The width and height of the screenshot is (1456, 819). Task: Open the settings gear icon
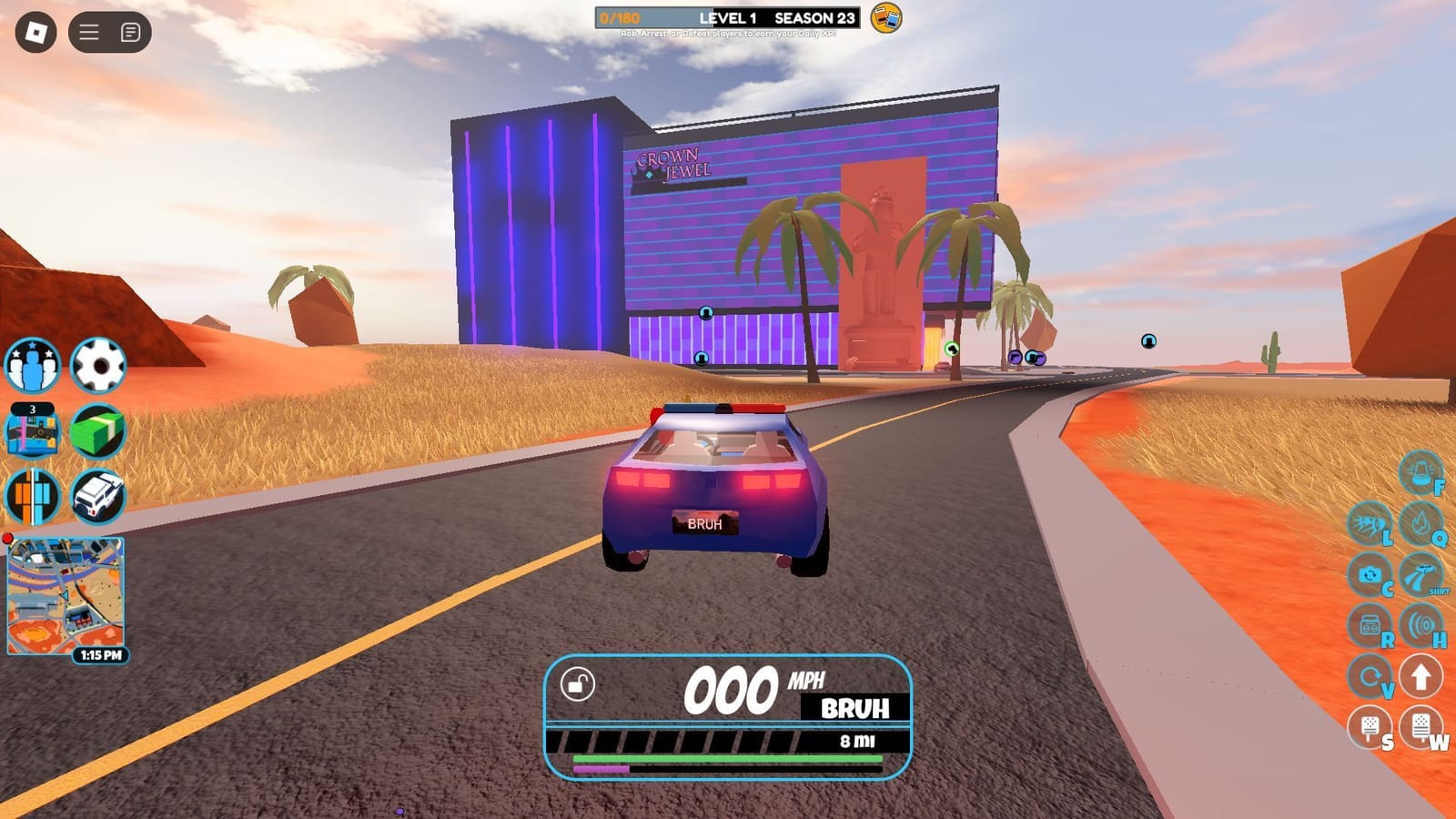100,365
